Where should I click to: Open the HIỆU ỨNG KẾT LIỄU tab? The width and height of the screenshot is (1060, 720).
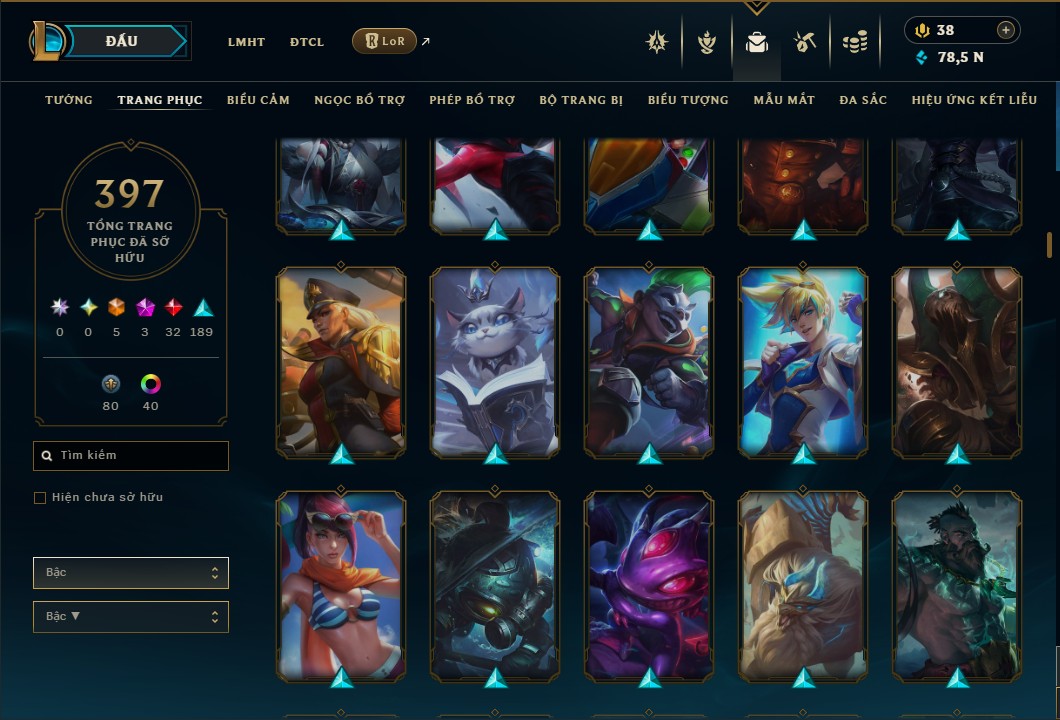974,100
